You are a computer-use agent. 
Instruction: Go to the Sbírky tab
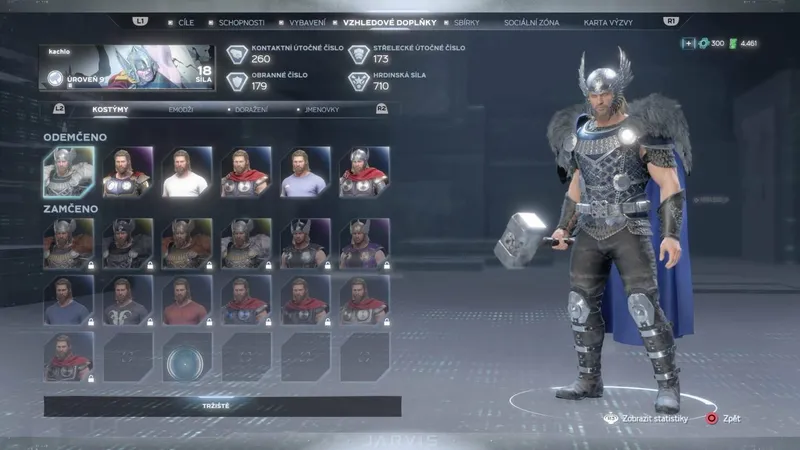pos(465,20)
